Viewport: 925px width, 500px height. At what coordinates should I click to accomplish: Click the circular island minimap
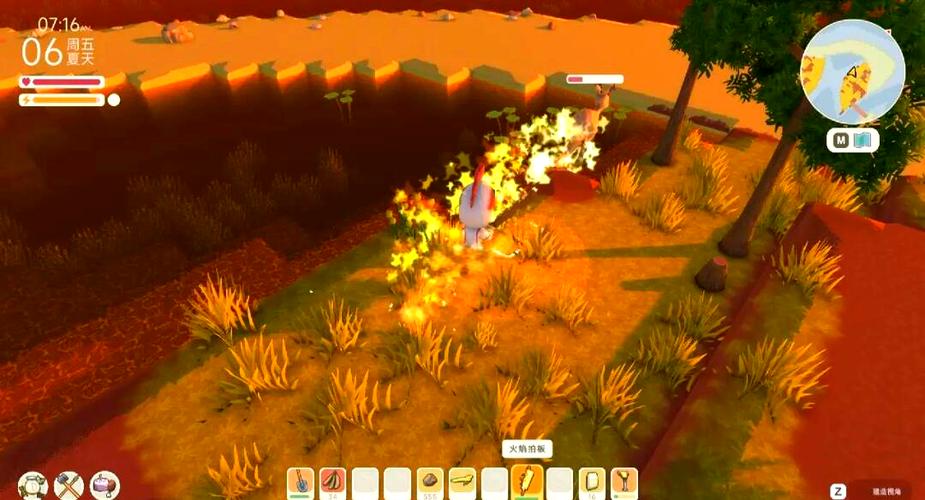851,71
